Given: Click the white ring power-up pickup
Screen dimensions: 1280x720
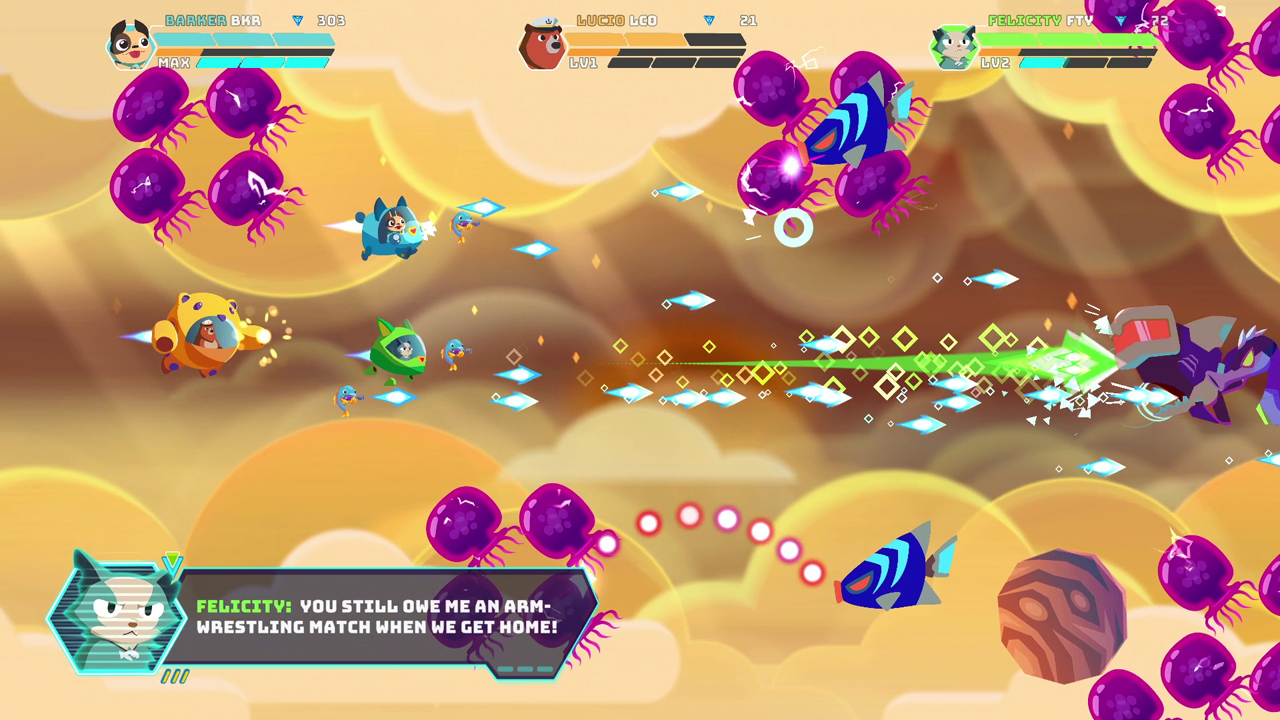Looking at the screenshot, I should click(793, 228).
